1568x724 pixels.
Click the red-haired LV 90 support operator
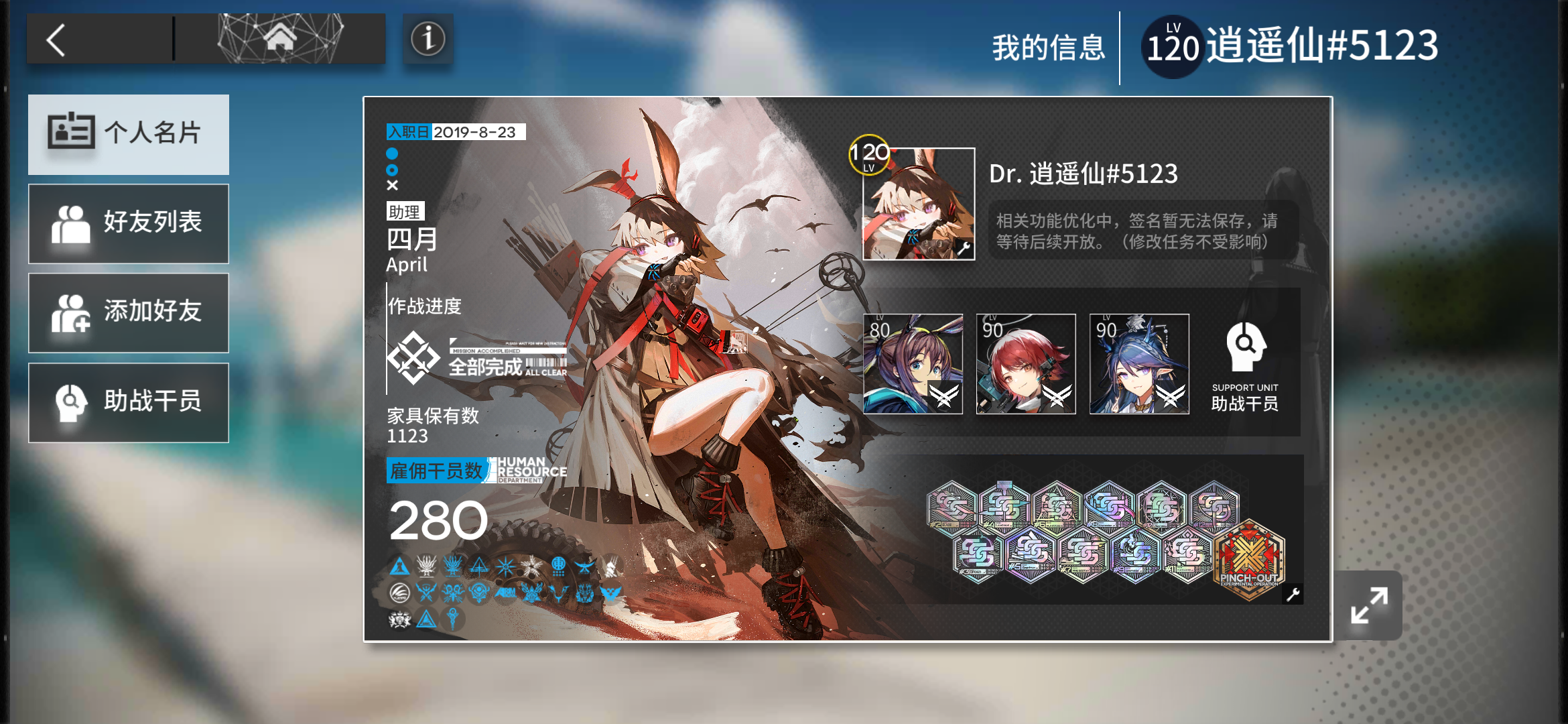pyautogui.click(x=1025, y=365)
